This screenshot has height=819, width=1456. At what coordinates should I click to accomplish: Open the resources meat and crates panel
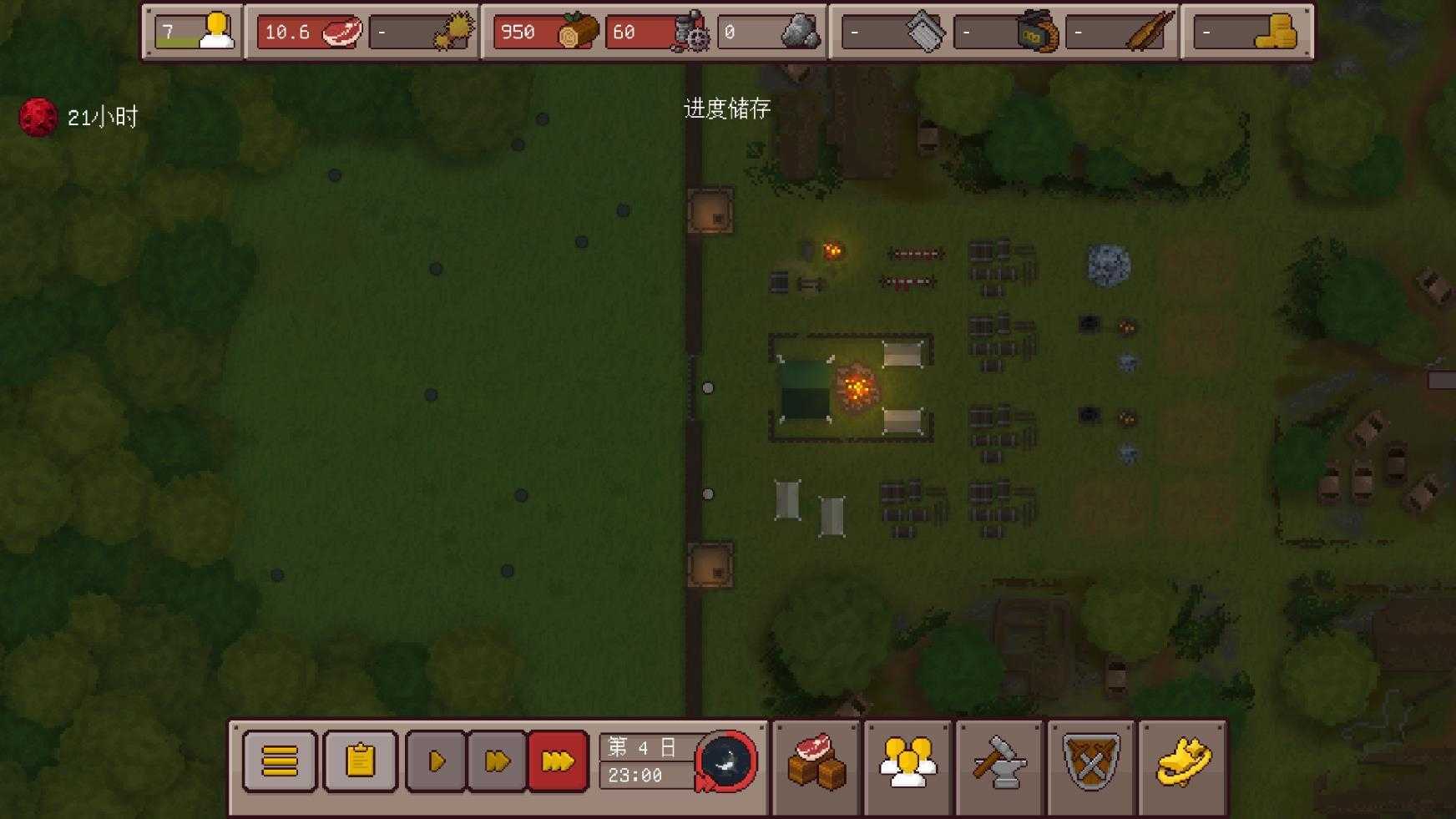[x=816, y=762]
